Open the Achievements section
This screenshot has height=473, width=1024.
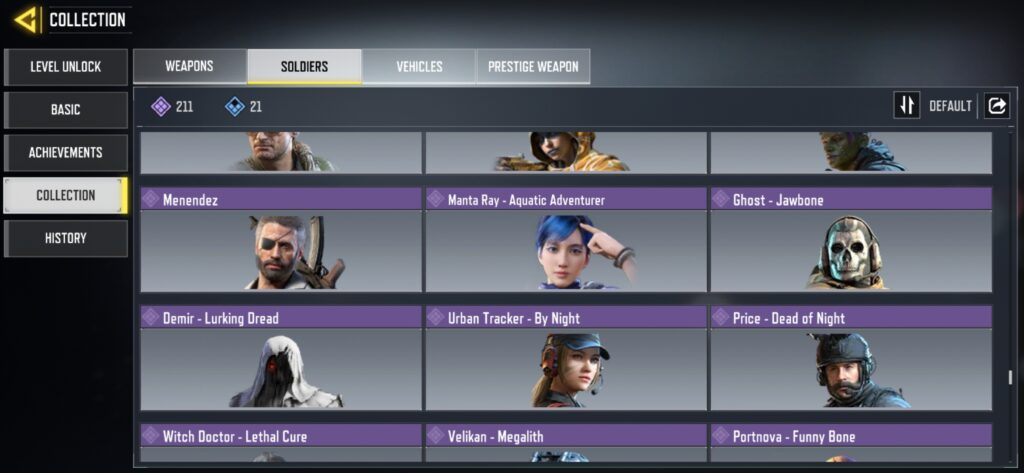(x=66, y=153)
